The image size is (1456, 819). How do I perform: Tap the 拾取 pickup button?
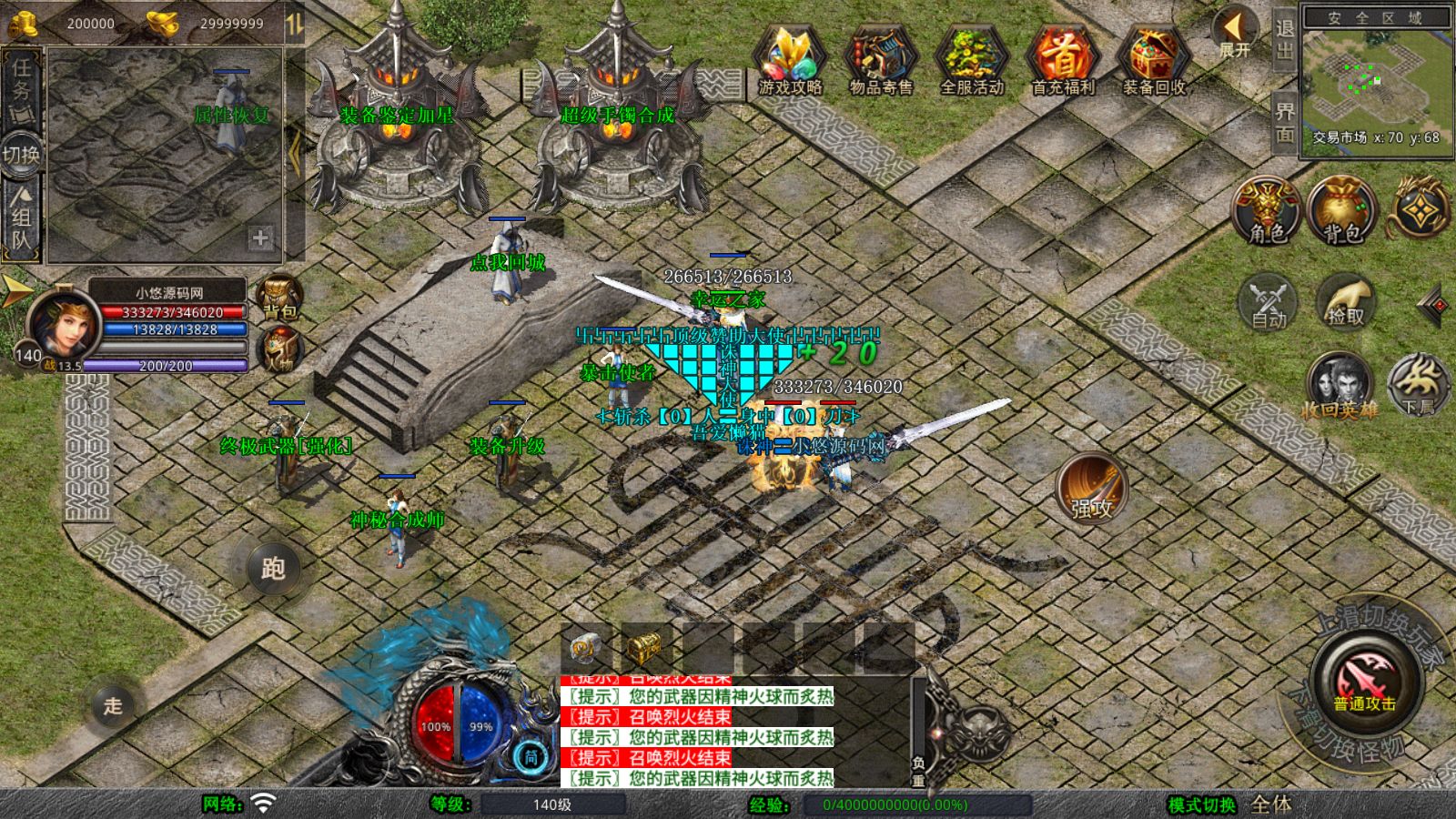tap(1345, 300)
